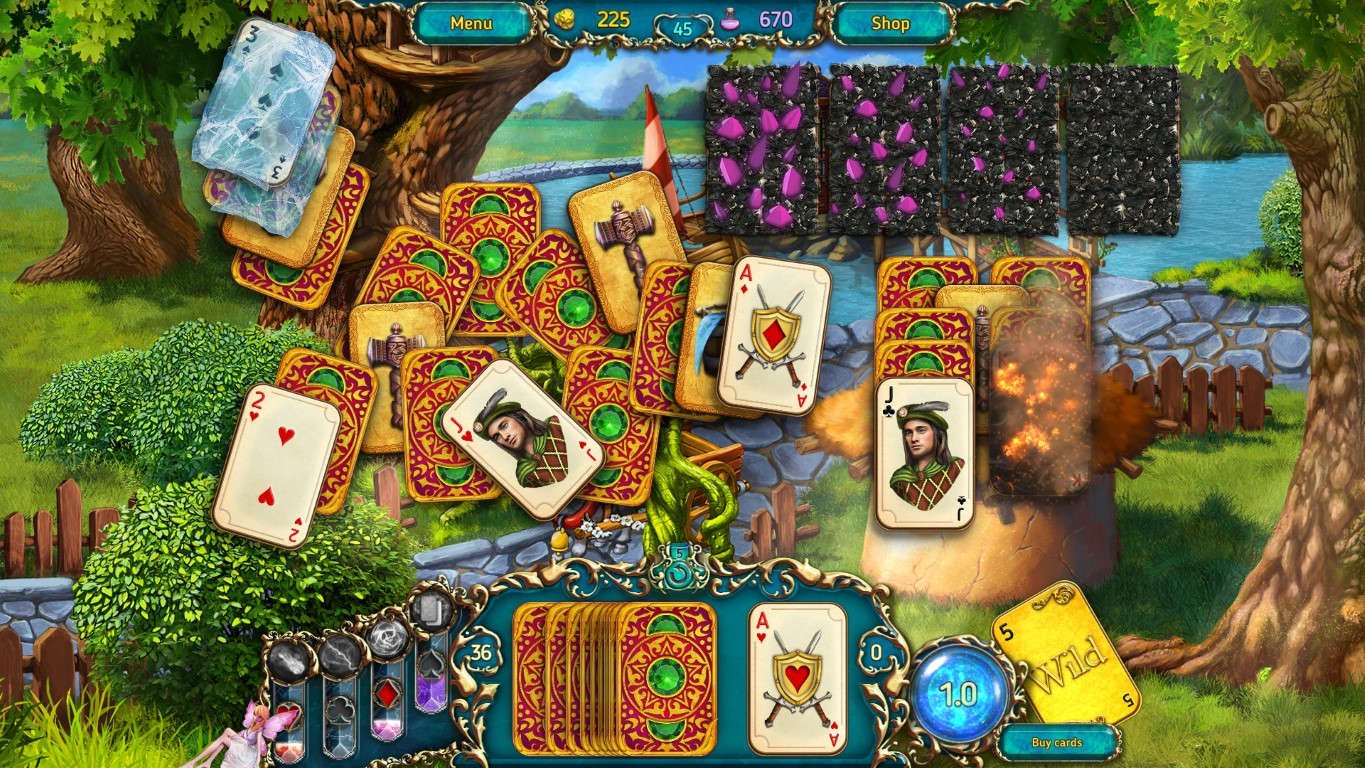The height and width of the screenshot is (768, 1365).
Task: Select the diamonds suit vial
Action: [x=387, y=695]
